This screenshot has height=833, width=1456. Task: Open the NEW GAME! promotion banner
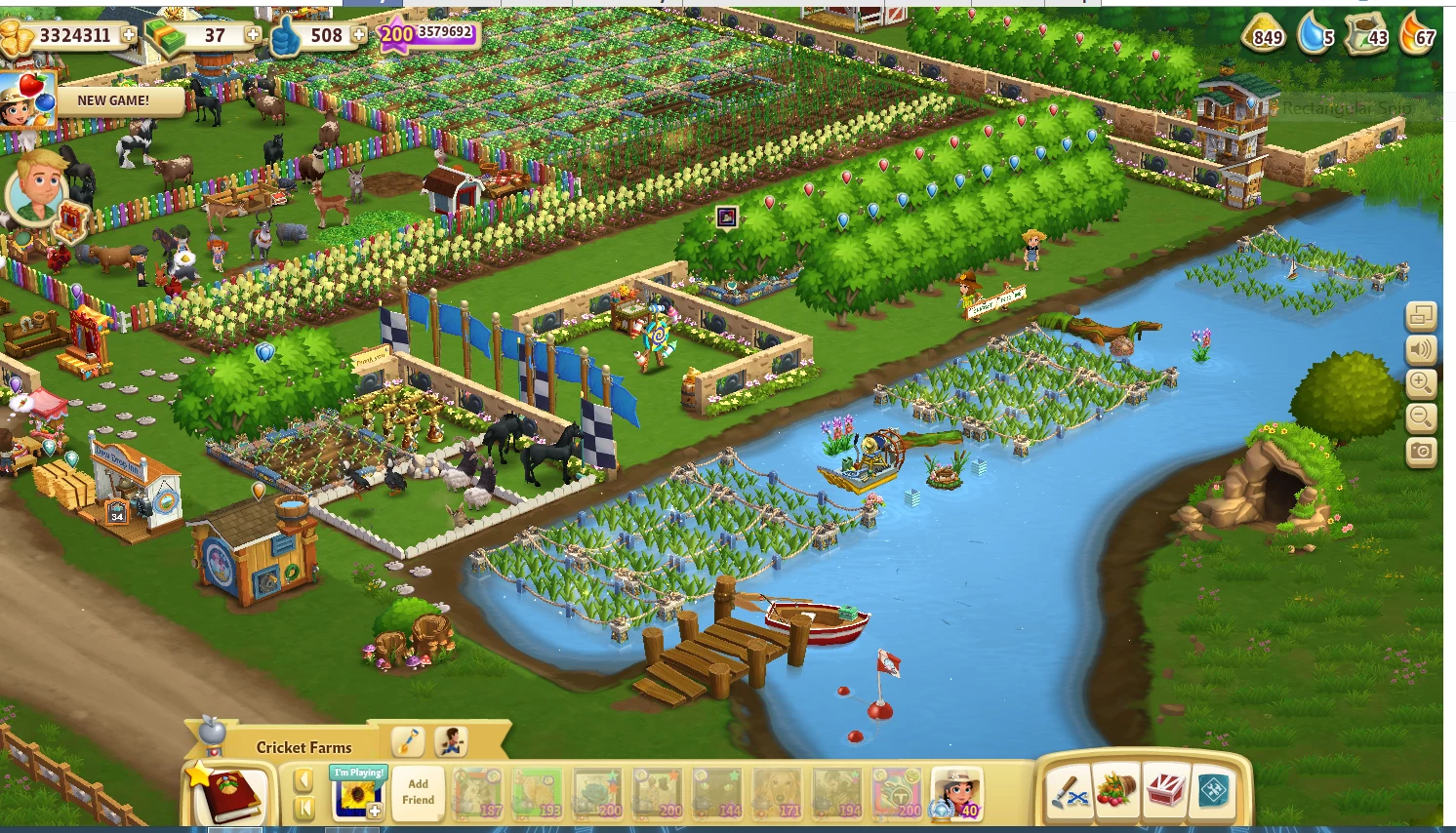pyautogui.click(x=114, y=100)
